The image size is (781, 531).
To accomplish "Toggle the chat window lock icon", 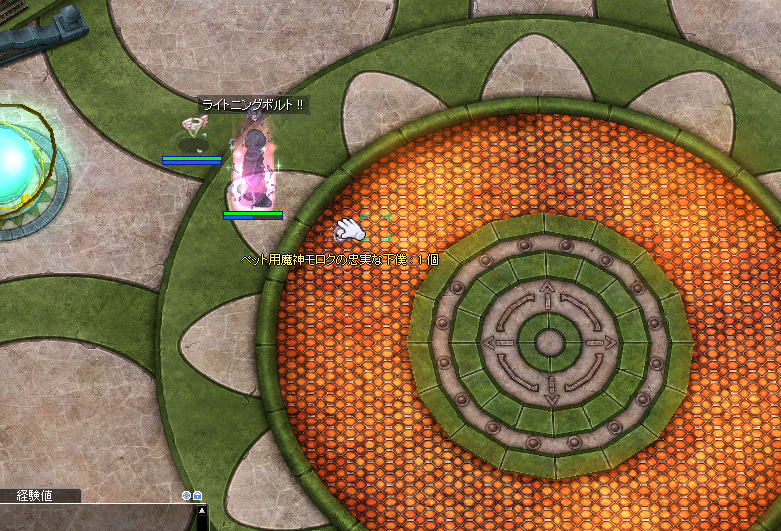I will click(x=198, y=495).
